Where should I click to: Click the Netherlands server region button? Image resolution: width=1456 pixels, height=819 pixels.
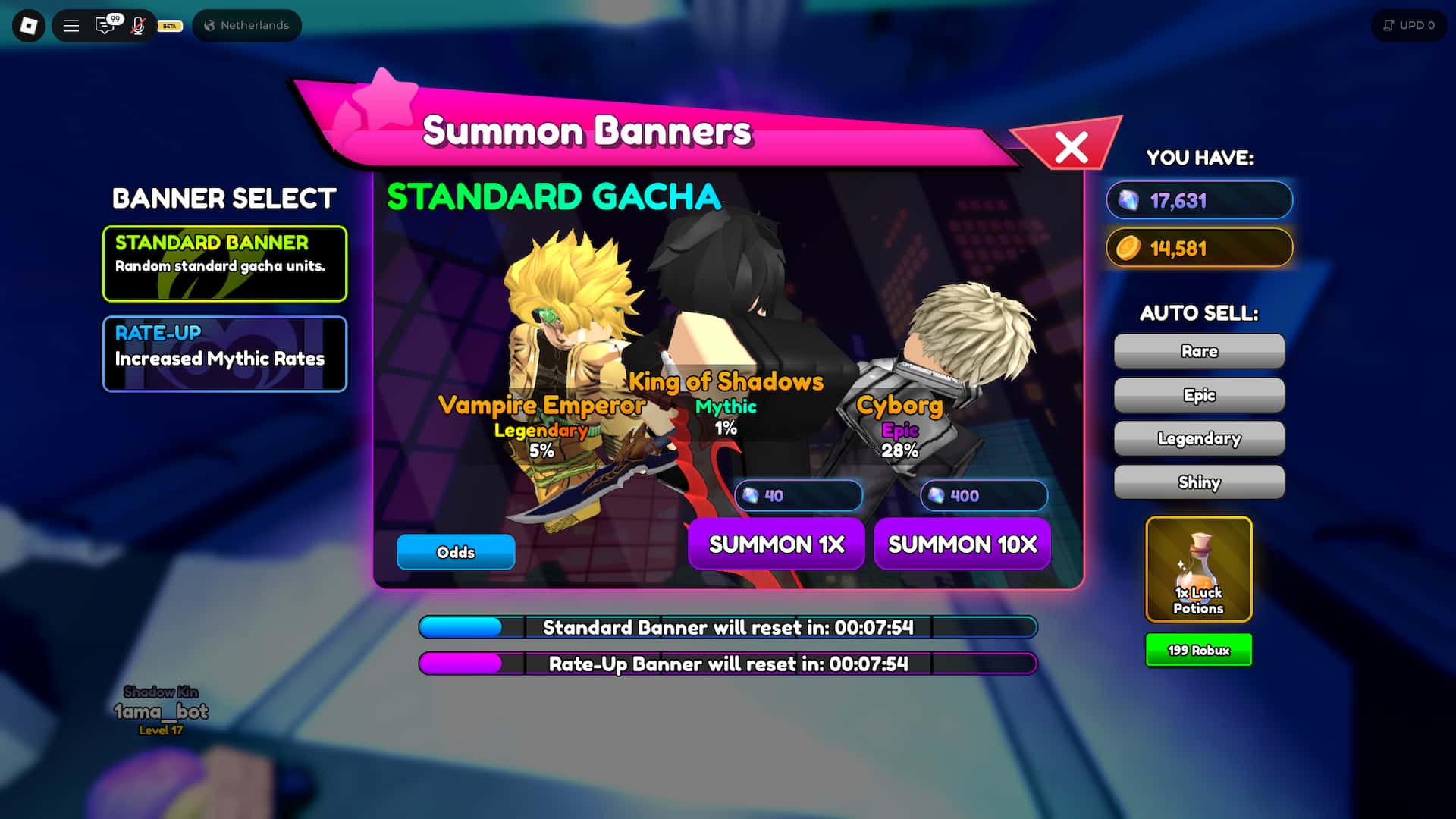(x=246, y=25)
